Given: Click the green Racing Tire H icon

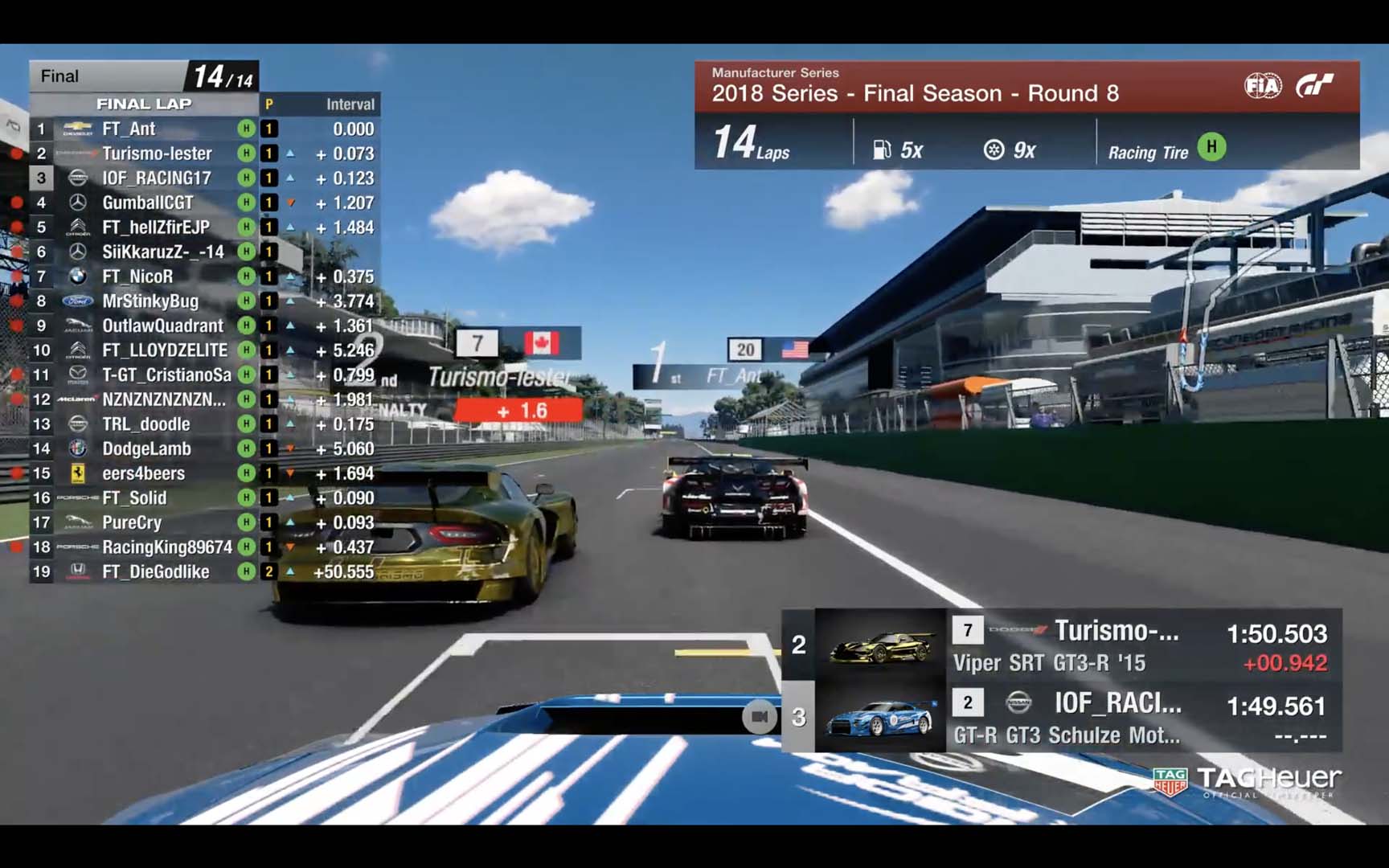Looking at the screenshot, I should [1211, 147].
